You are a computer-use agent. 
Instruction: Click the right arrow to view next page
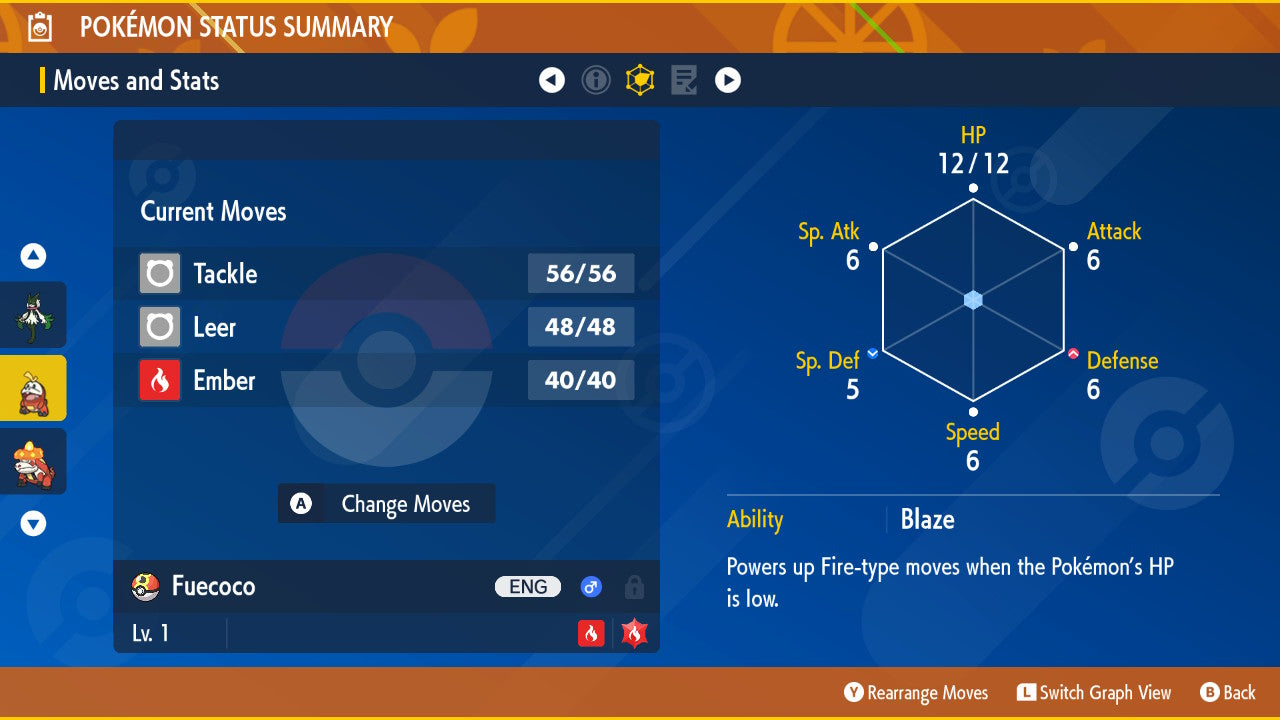coord(728,80)
